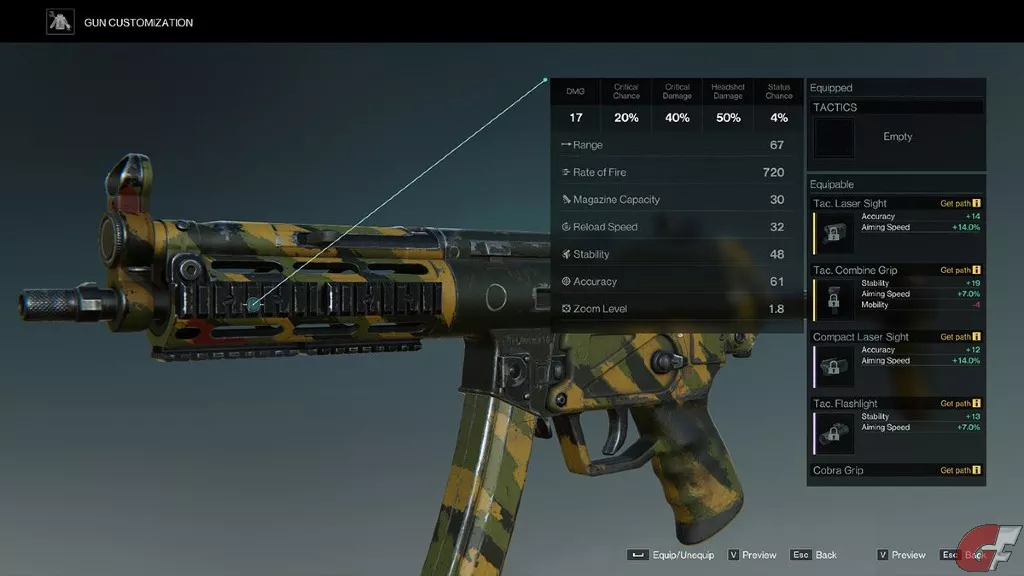
Task: Select the Tac. Laser Sight attachment
Action: pyautogui.click(x=896, y=226)
